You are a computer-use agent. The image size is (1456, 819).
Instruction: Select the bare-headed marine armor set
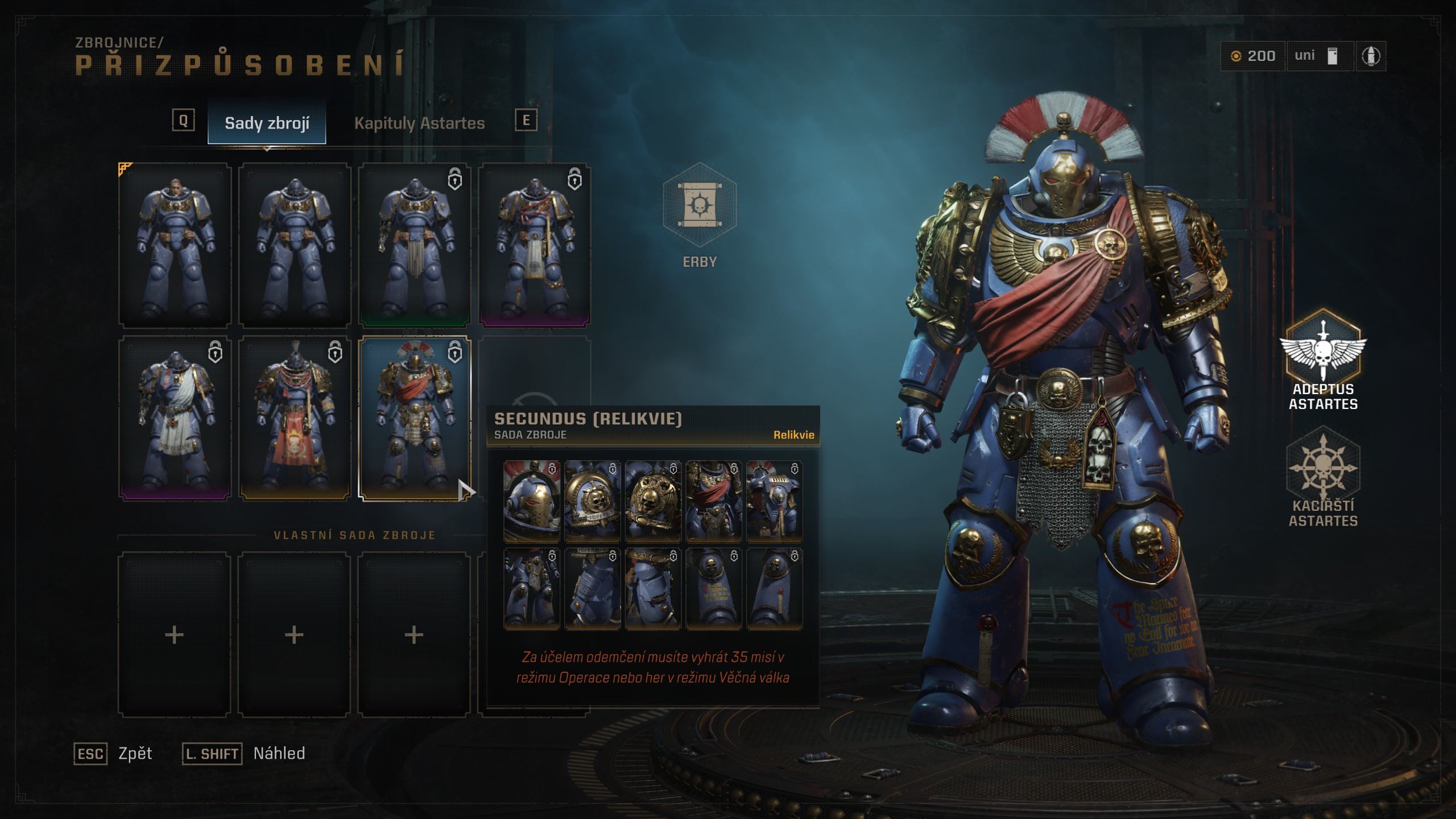[x=175, y=246]
